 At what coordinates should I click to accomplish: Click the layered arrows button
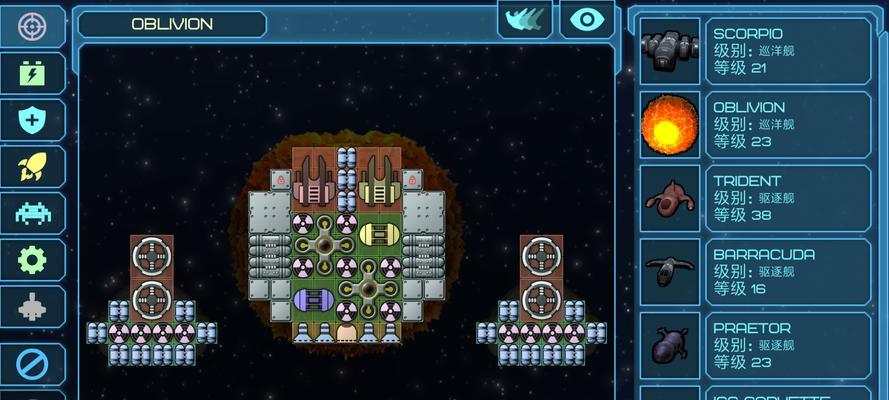coord(526,19)
